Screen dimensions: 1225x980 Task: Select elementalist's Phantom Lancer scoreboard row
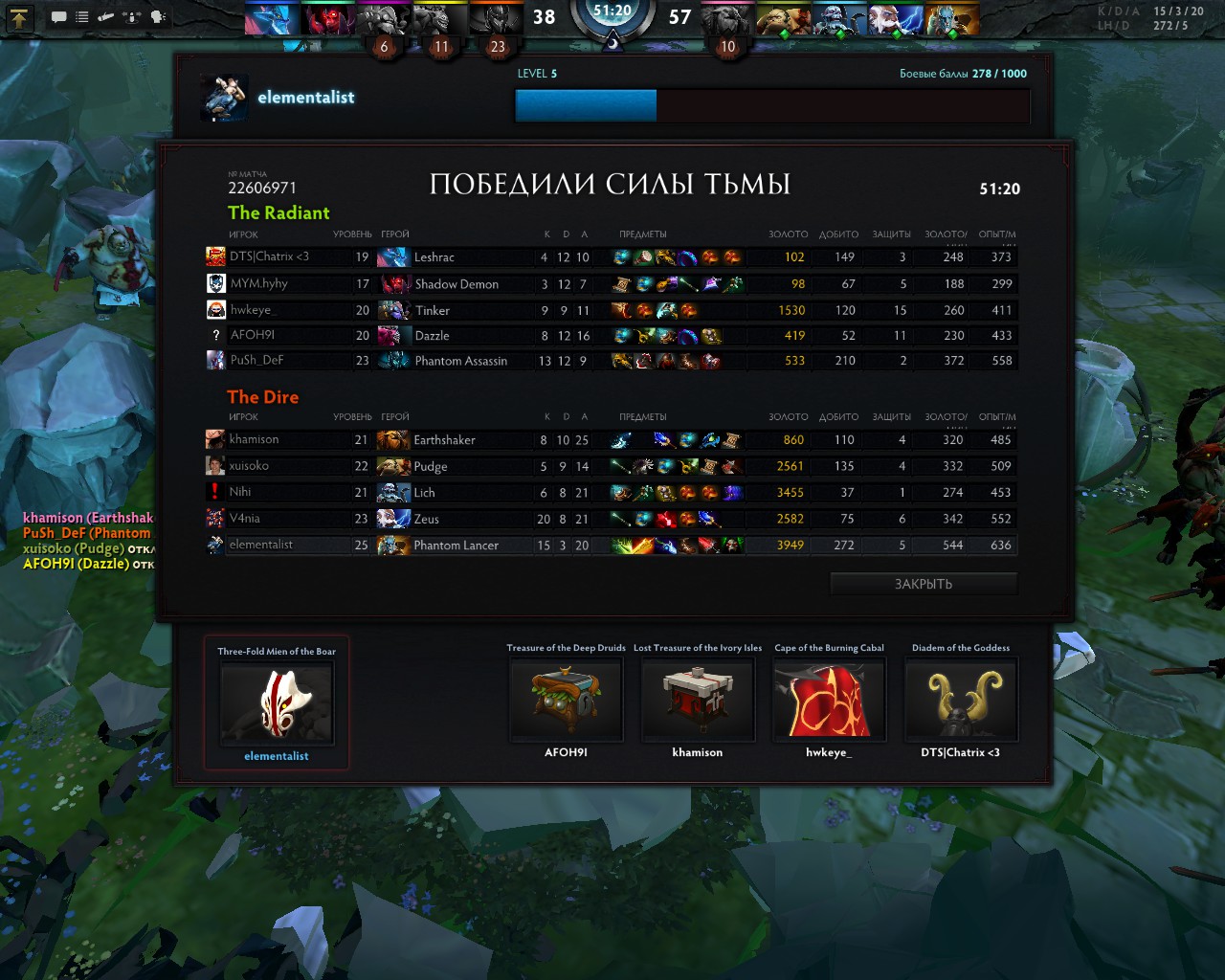click(612, 546)
